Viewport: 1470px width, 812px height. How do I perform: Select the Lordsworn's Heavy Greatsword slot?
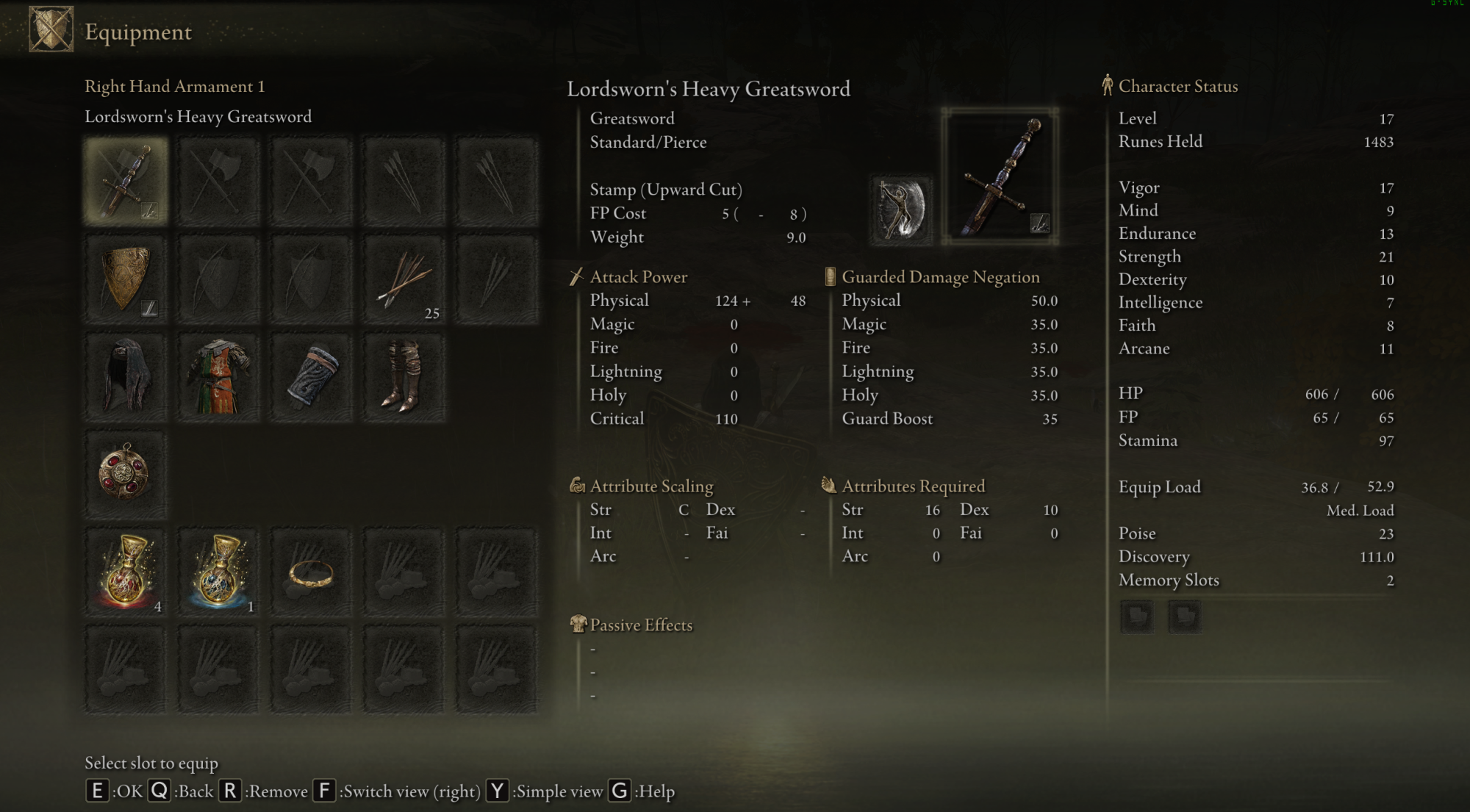[x=126, y=181]
